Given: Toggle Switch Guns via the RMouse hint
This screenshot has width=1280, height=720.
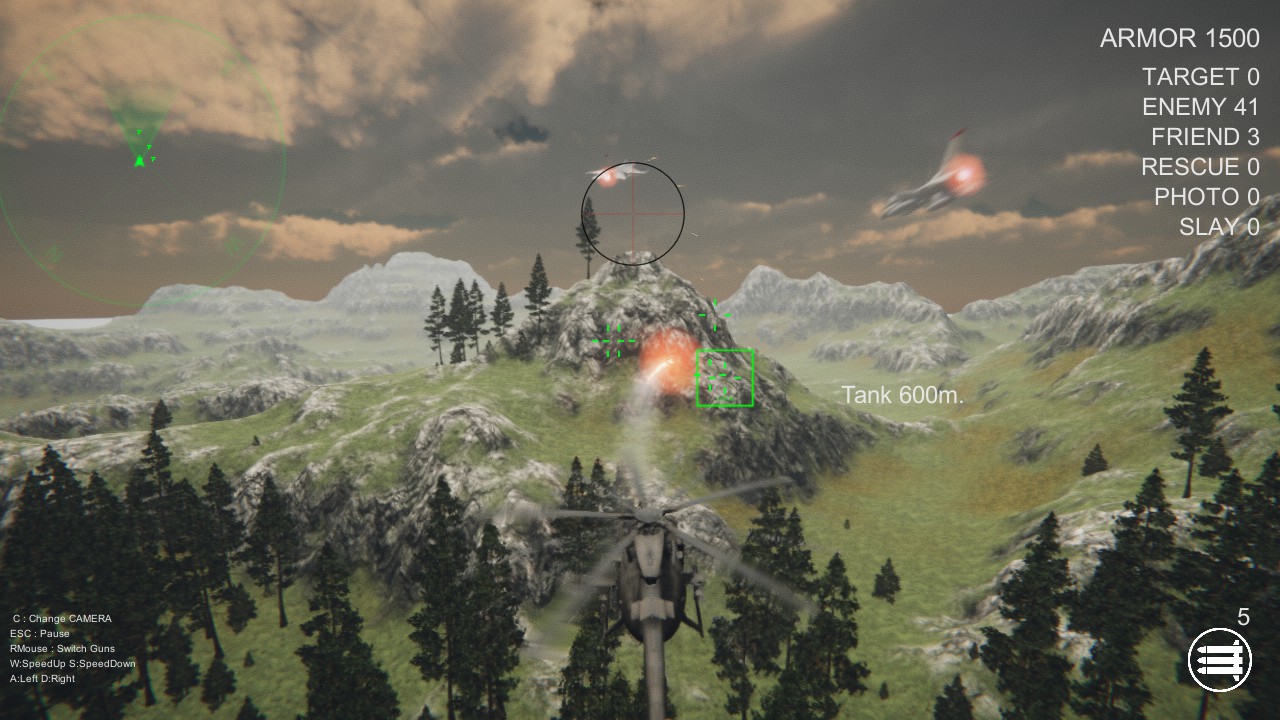Looking at the screenshot, I should tap(64, 648).
